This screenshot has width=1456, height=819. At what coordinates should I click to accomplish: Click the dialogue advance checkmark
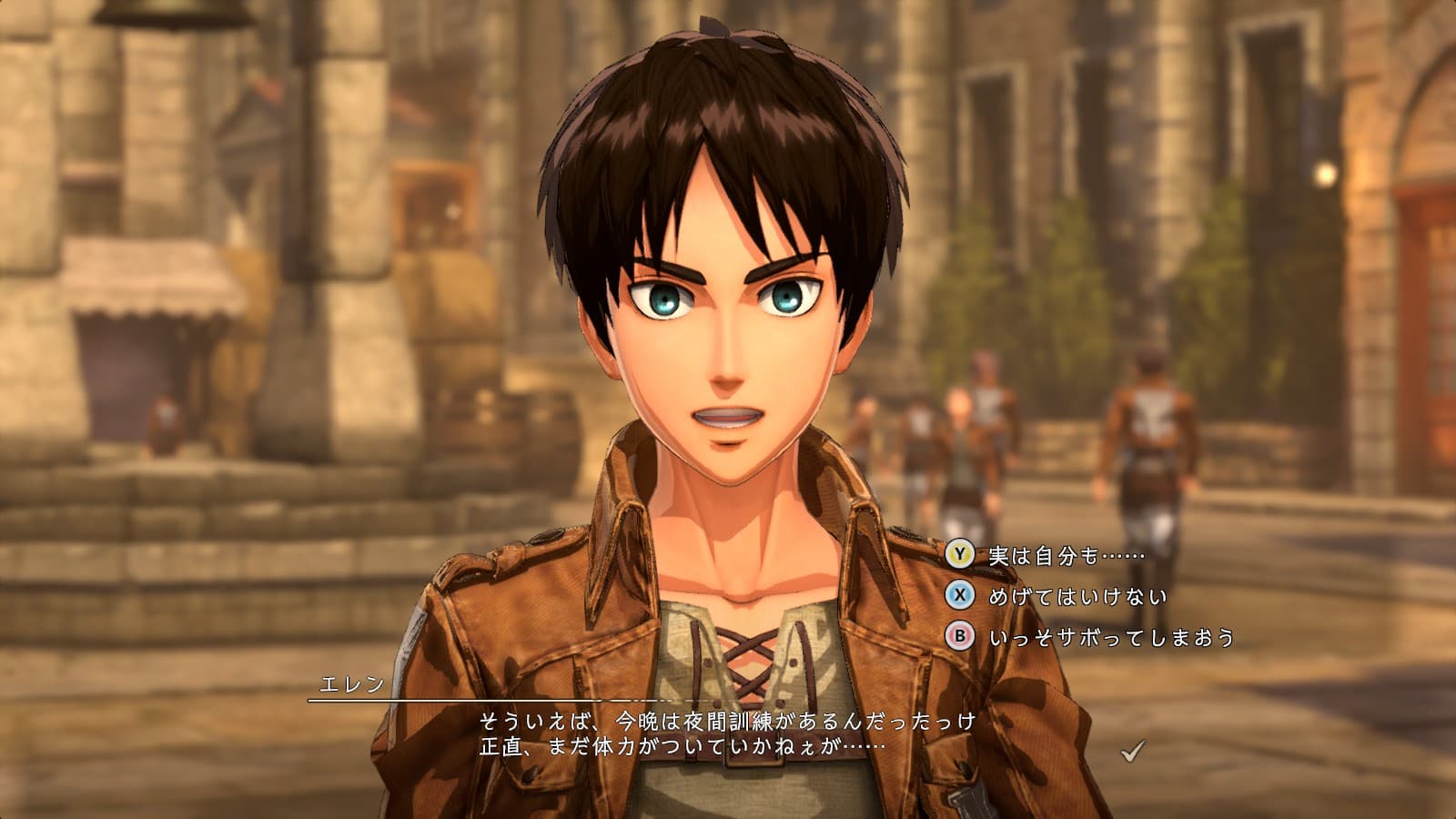pyautogui.click(x=1132, y=751)
